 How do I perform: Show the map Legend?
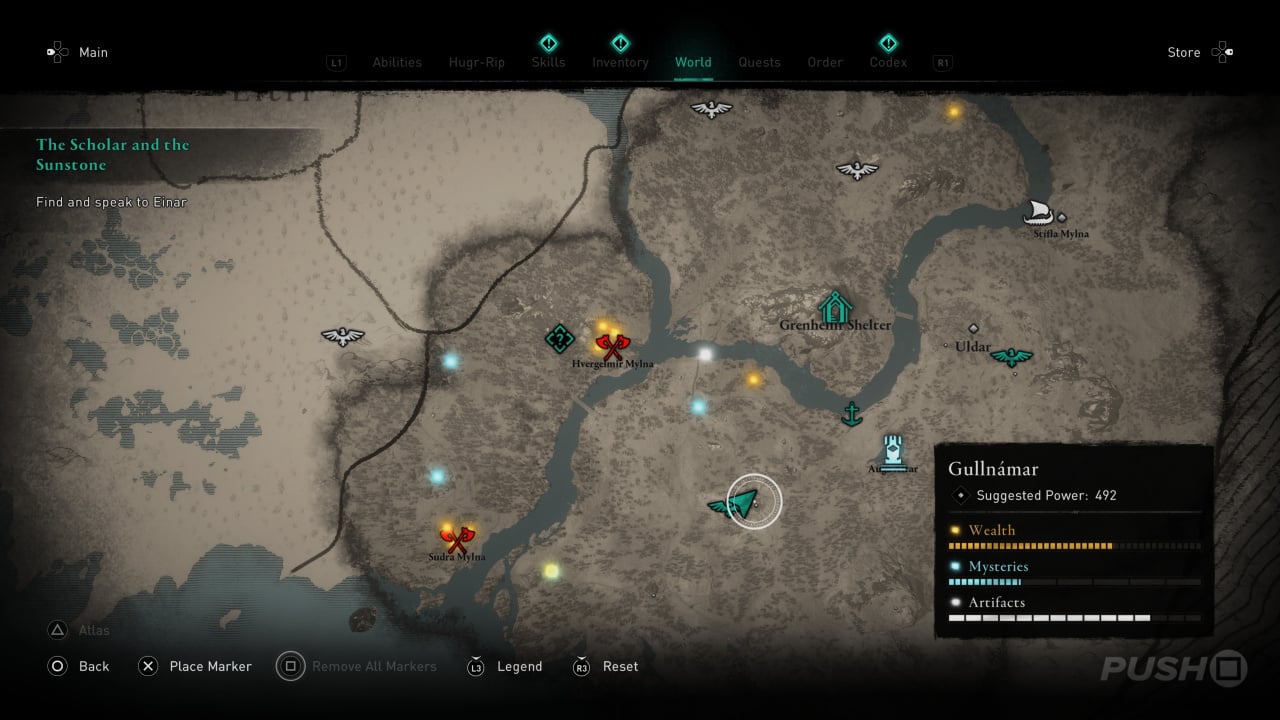(x=519, y=666)
